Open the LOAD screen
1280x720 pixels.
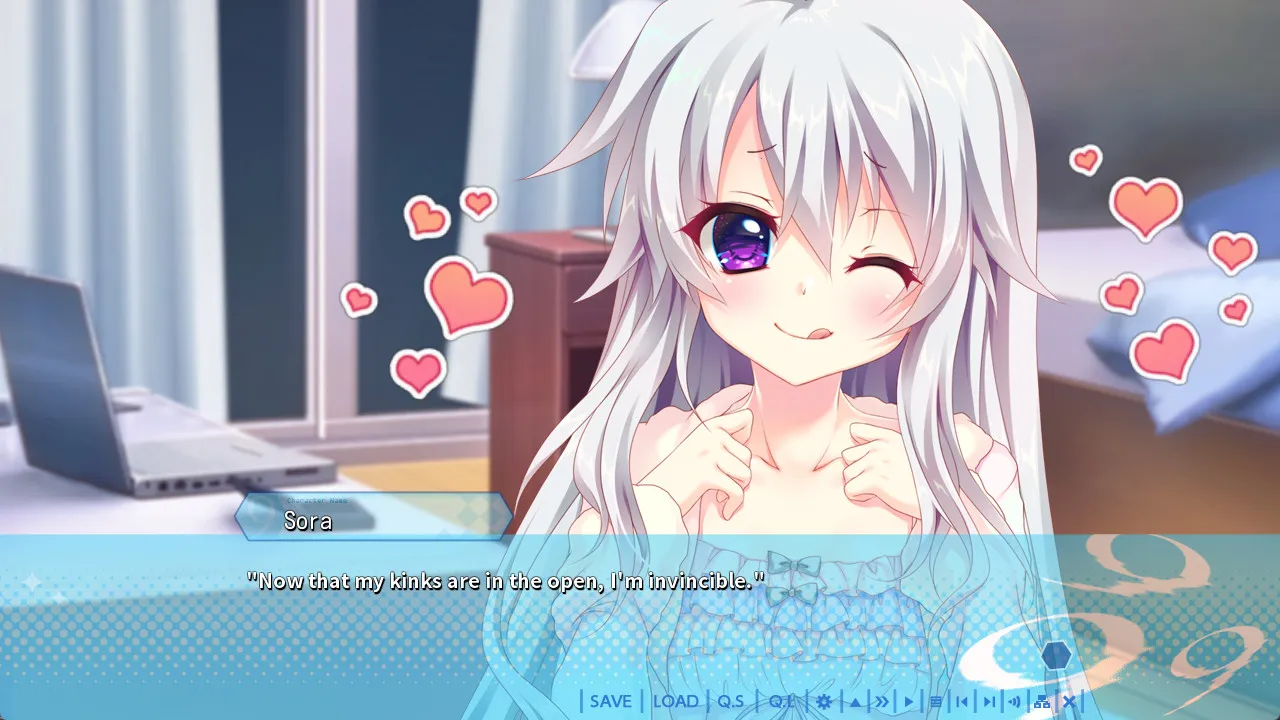click(675, 702)
